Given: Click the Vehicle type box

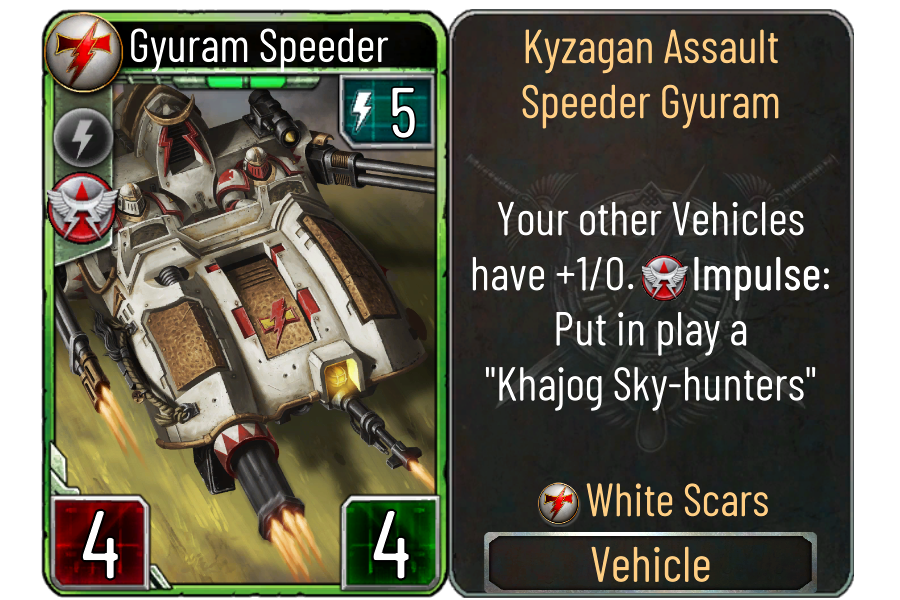Looking at the screenshot, I should click(650, 565).
